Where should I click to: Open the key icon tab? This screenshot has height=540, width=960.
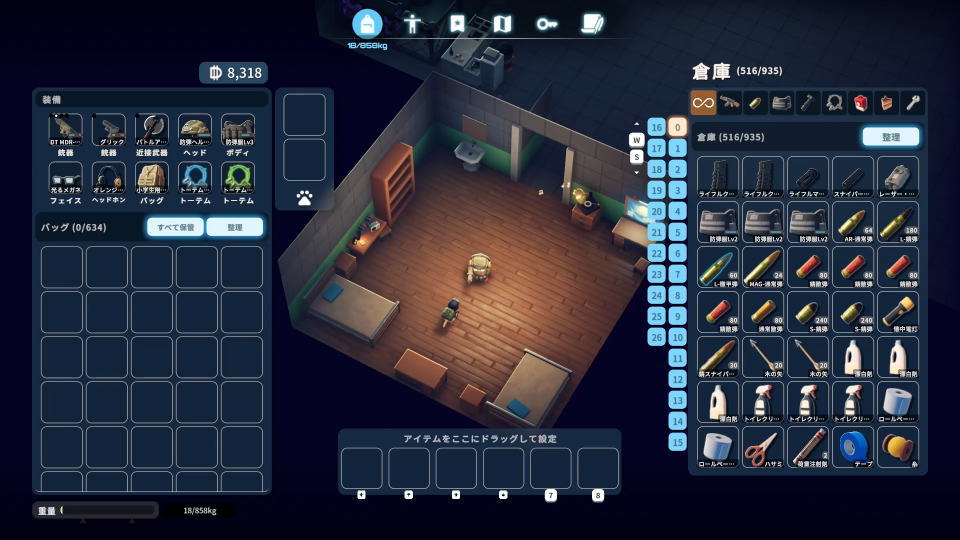click(x=546, y=23)
